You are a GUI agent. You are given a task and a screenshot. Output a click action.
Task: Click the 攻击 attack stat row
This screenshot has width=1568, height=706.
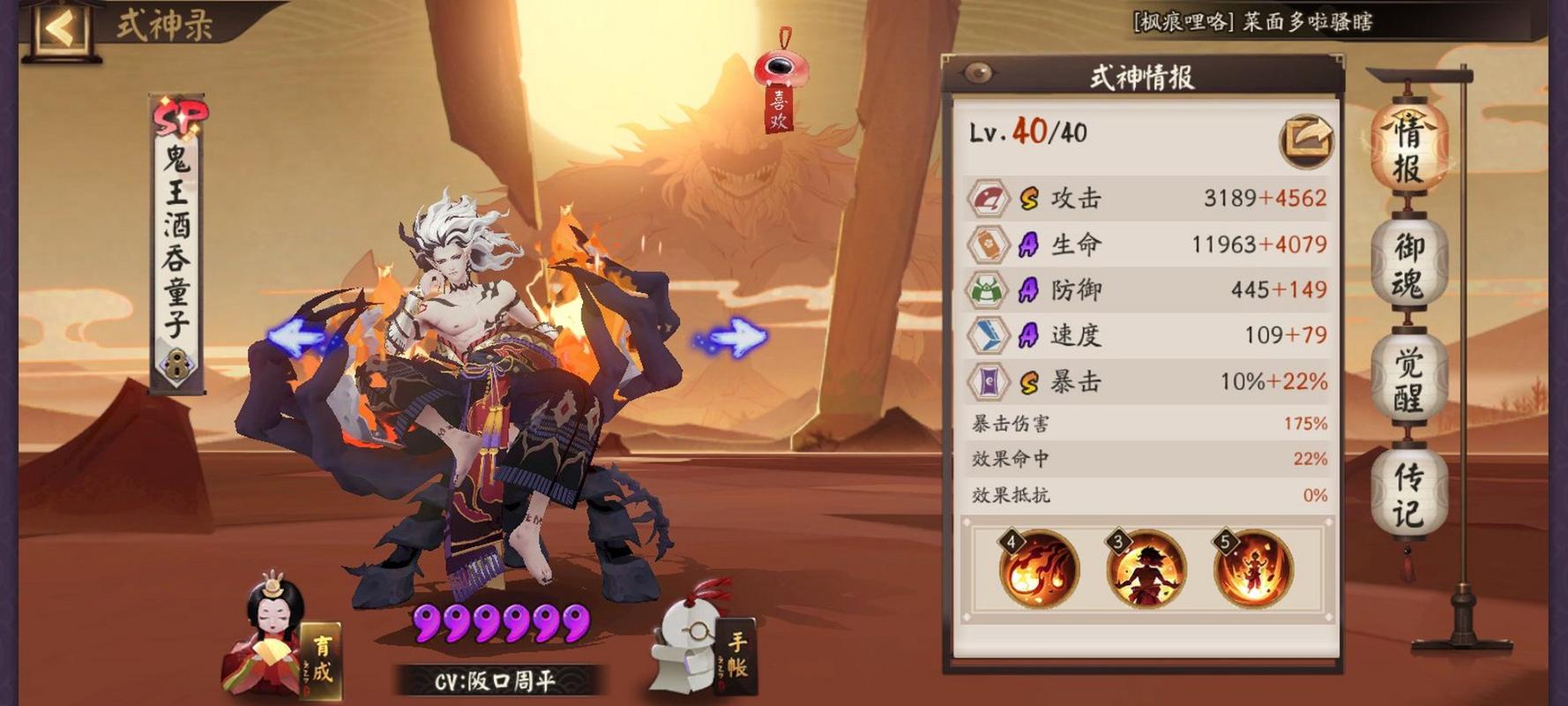[1146, 198]
